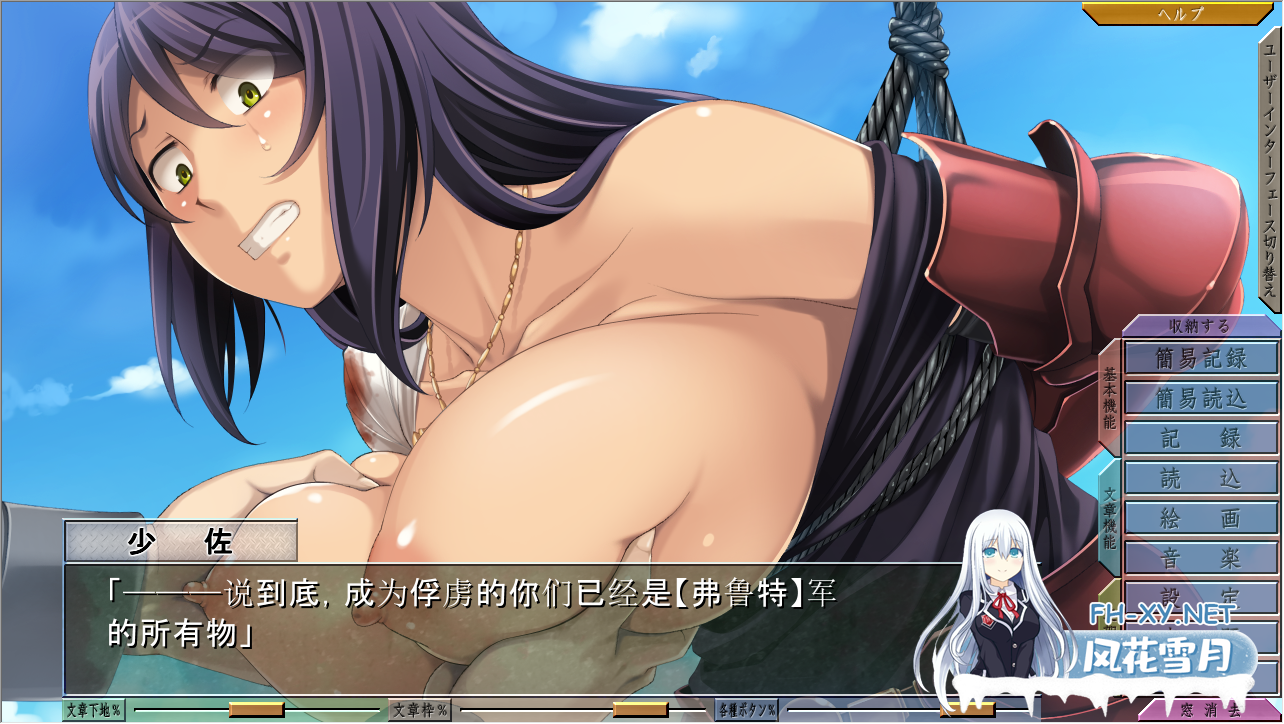Viewport: 1284px width, 724px height.
Task: Open the 記録 save menu
Action: (1199, 437)
